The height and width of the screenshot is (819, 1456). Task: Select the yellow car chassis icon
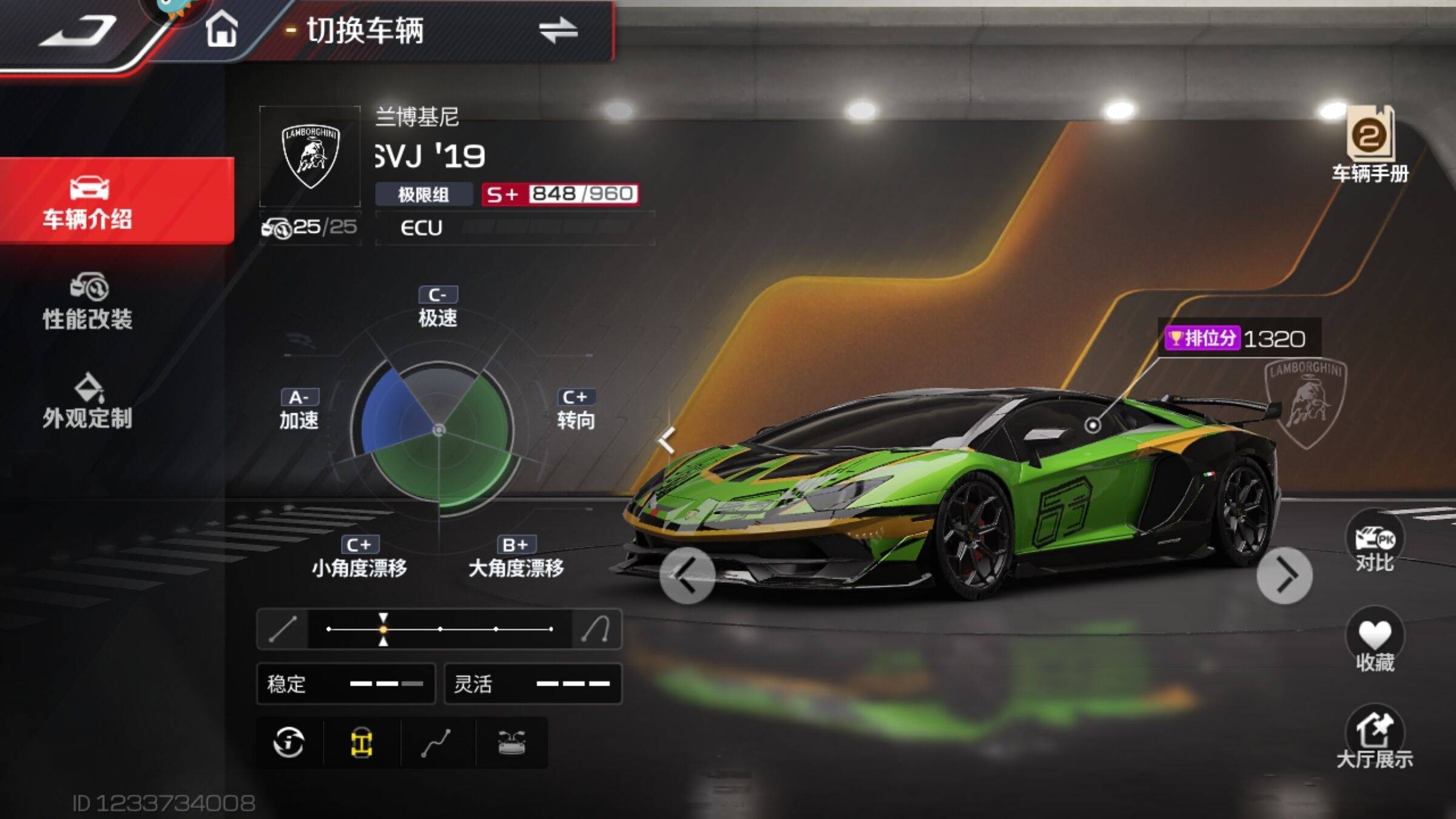[362, 743]
